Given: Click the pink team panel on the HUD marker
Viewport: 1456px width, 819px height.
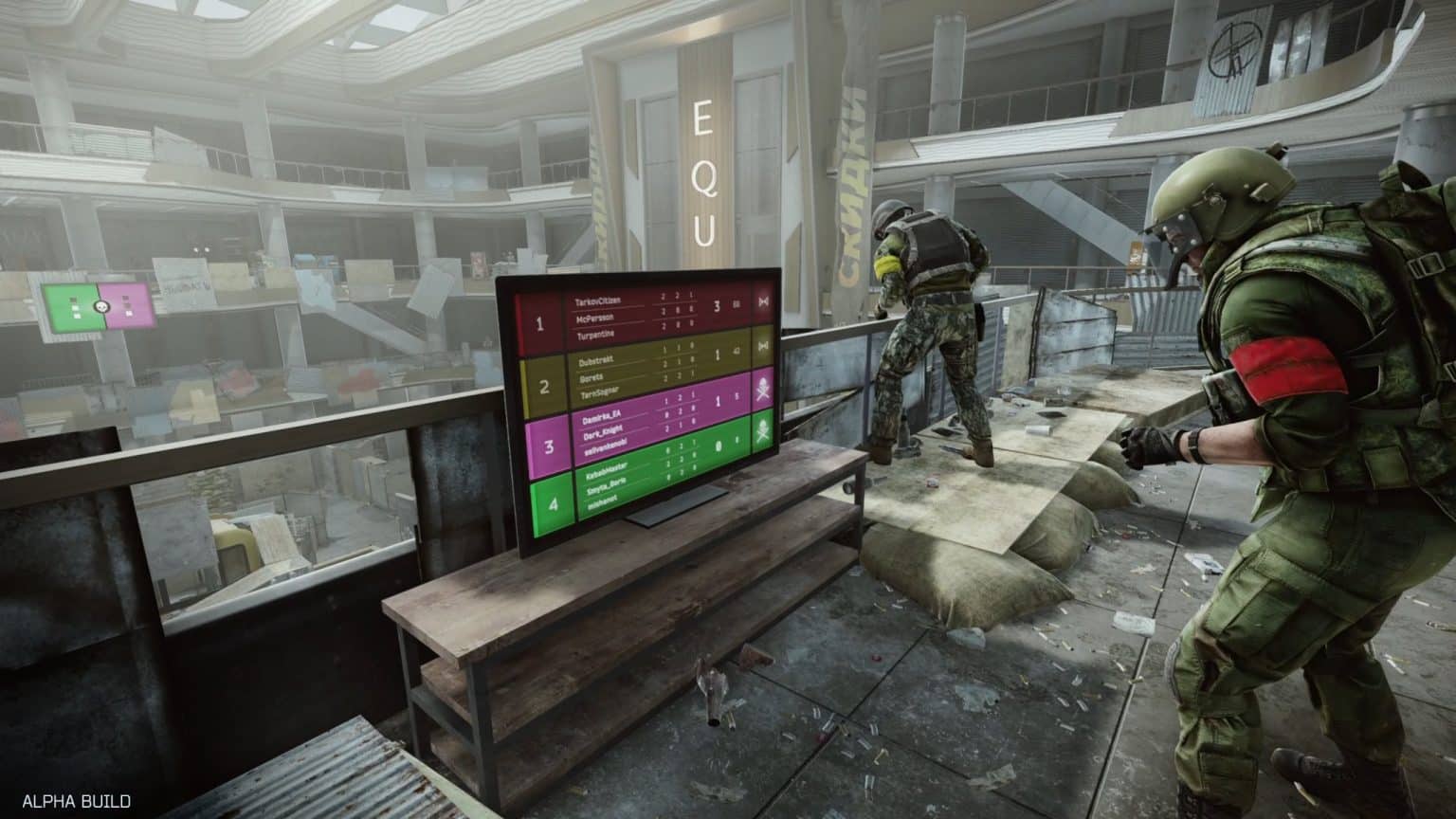Looking at the screenshot, I should [x=126, y=306].
